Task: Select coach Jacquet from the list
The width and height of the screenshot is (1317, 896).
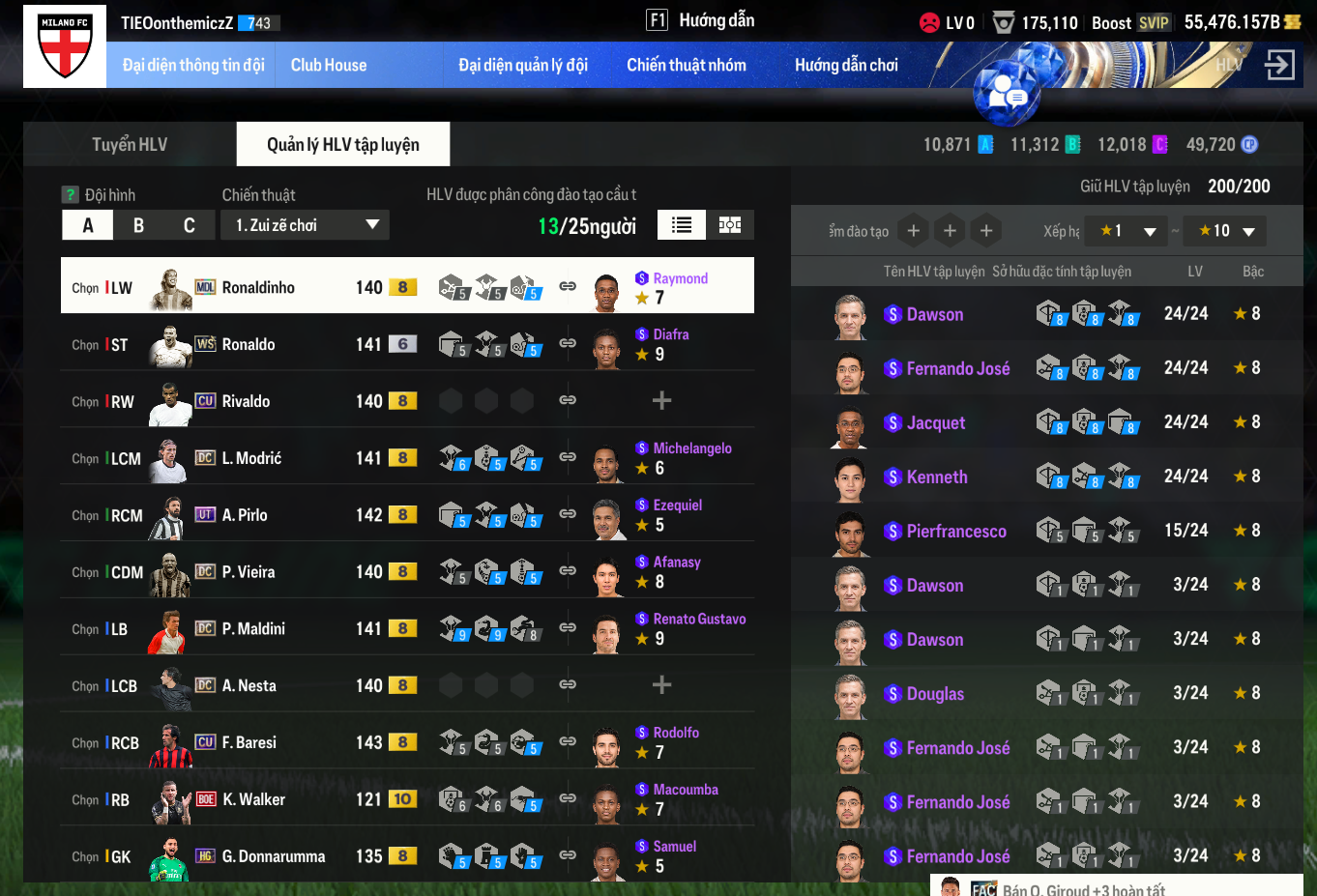Action: (935, 423)
